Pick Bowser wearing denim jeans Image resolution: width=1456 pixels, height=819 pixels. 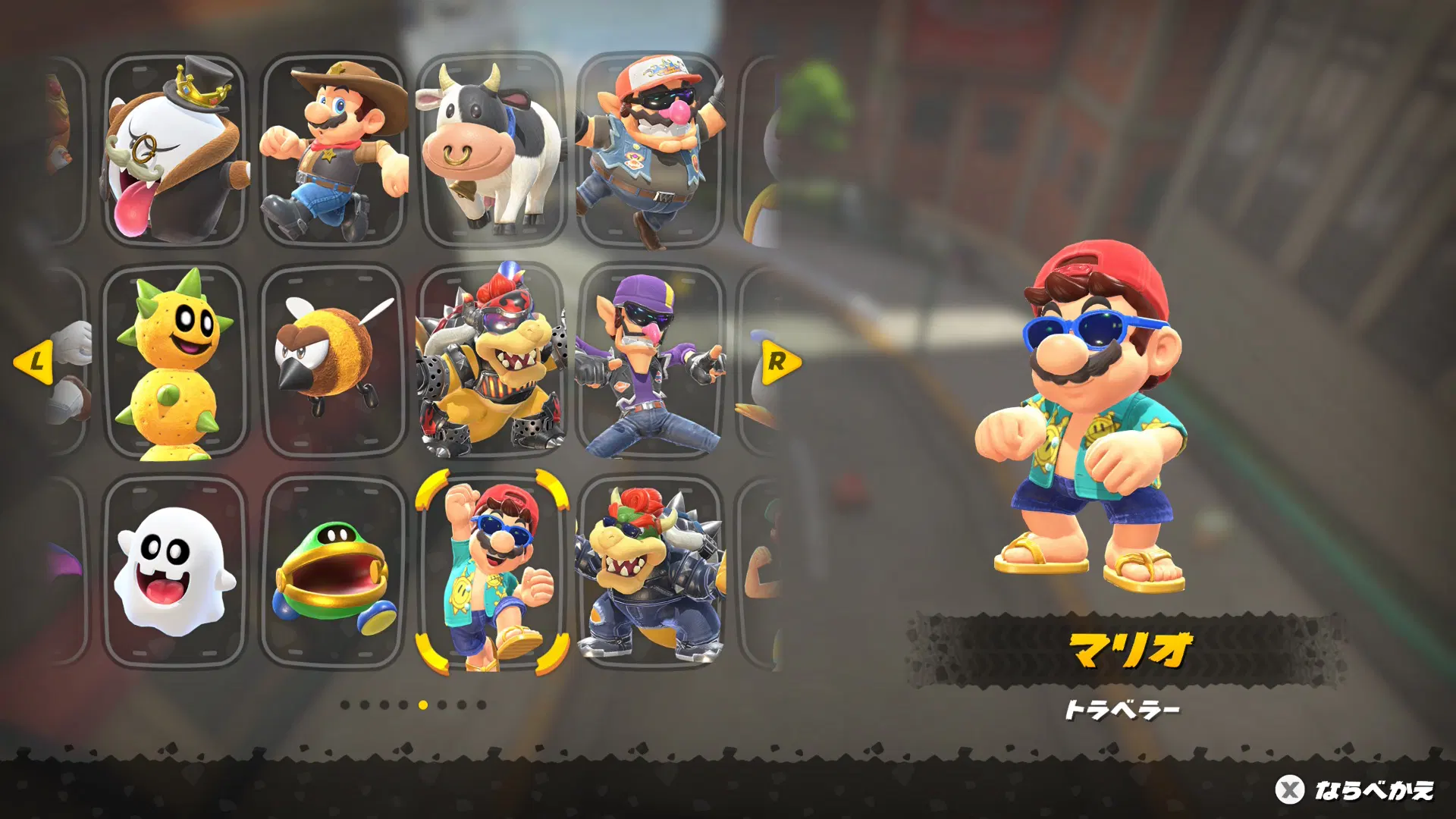(651, 572)
